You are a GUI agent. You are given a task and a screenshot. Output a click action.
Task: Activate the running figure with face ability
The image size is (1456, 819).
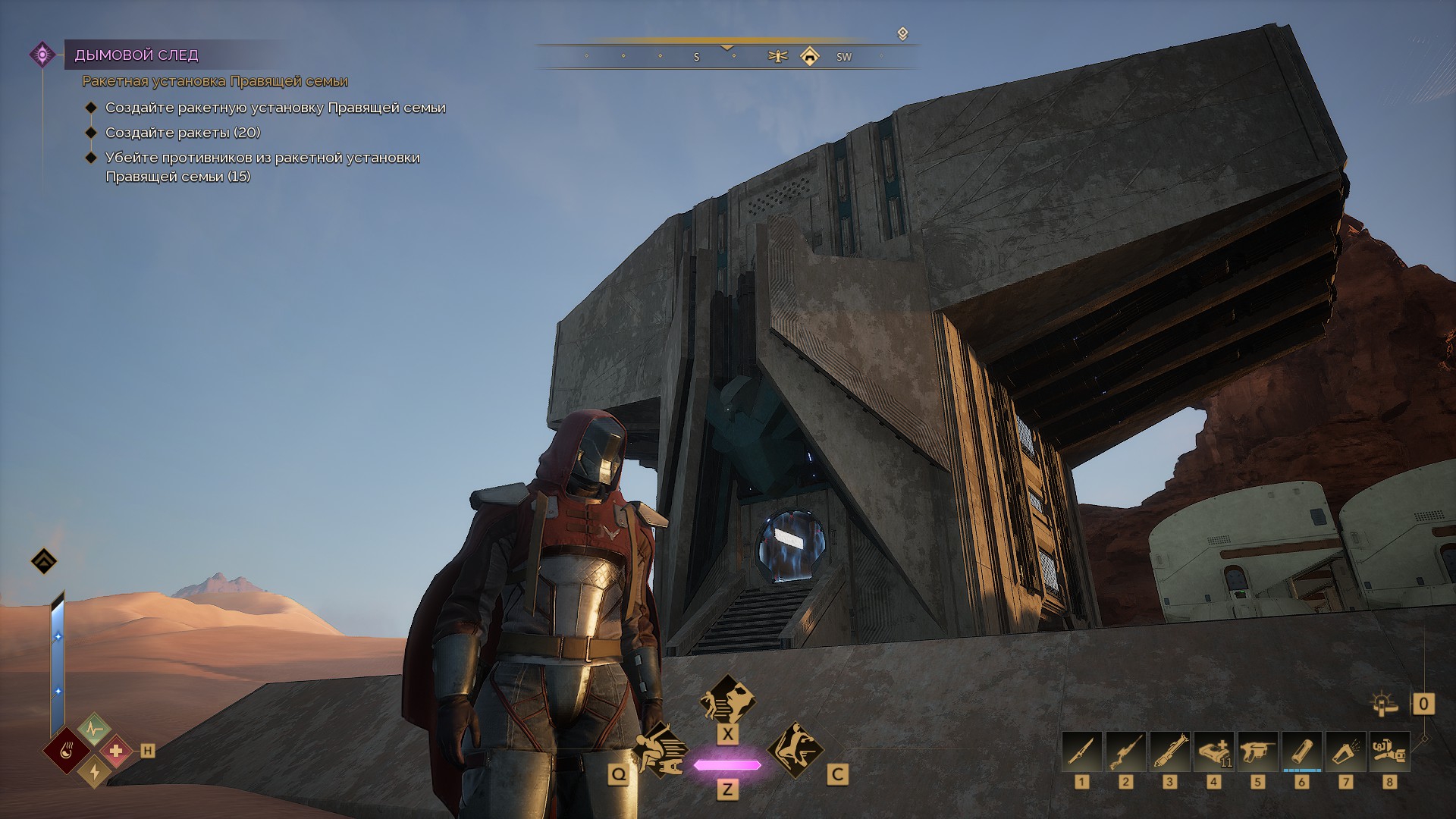(x=727, y=699)
